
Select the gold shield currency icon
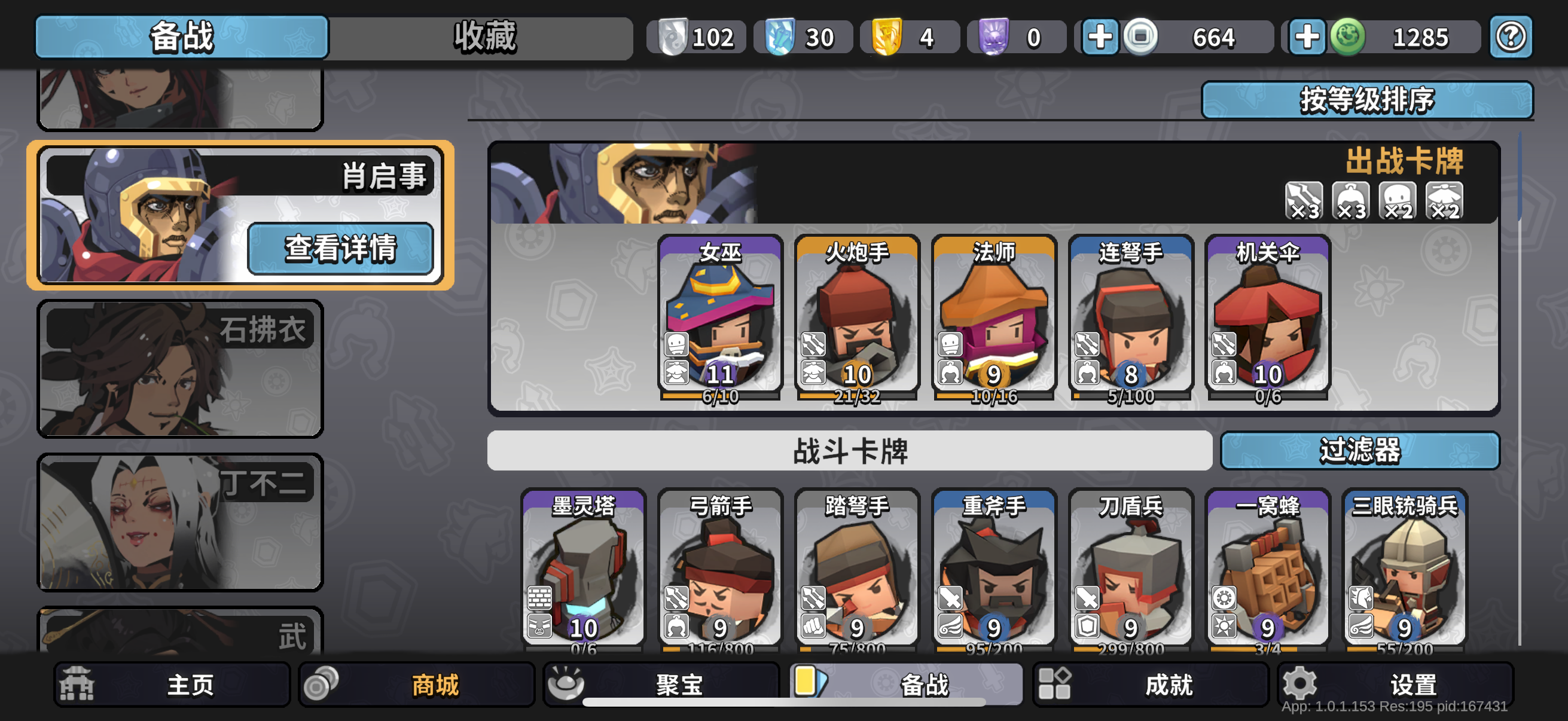[886, 36]
